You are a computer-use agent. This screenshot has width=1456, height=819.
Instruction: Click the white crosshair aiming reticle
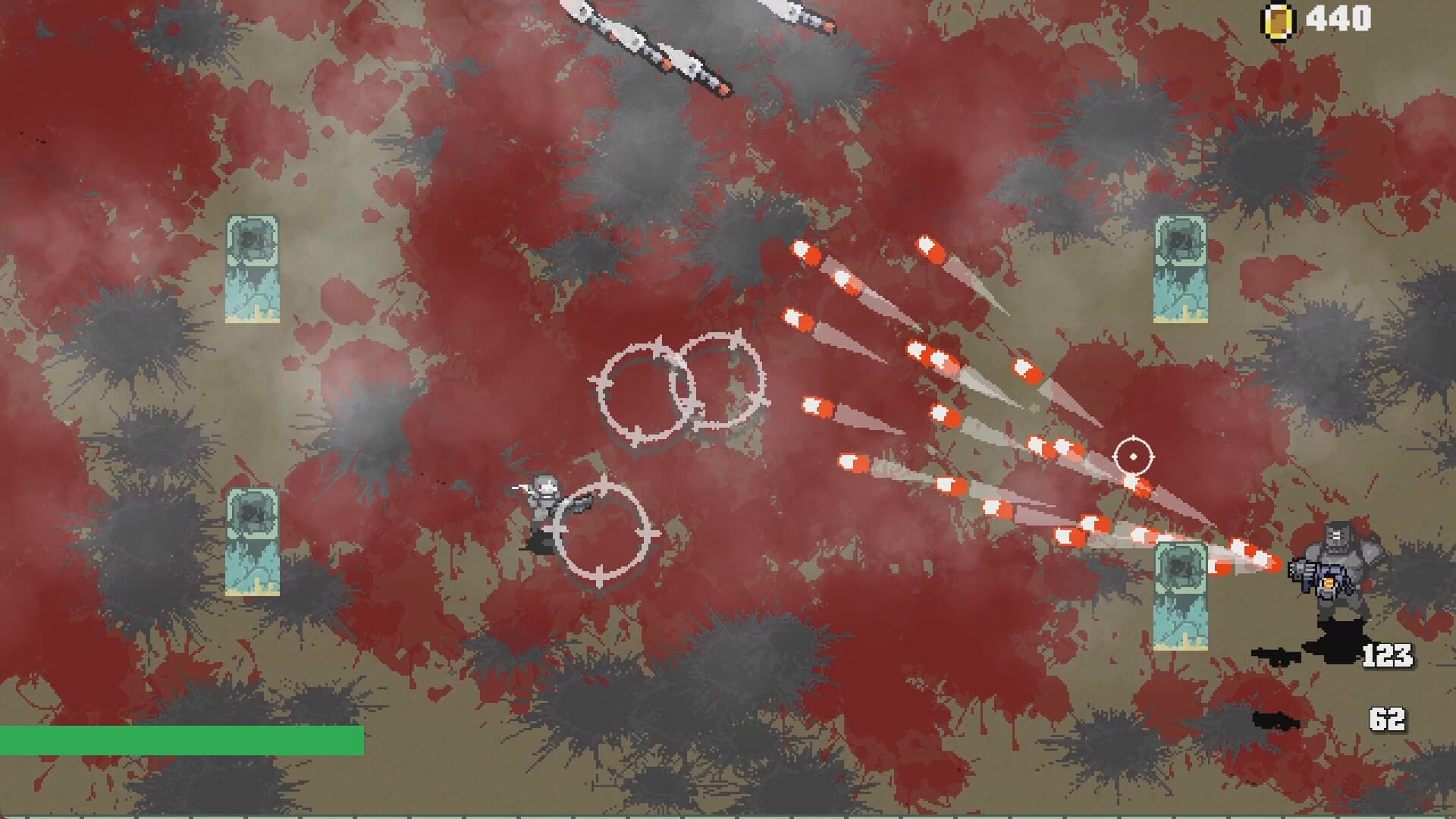pyautogui.click(x=1134, y=455)
